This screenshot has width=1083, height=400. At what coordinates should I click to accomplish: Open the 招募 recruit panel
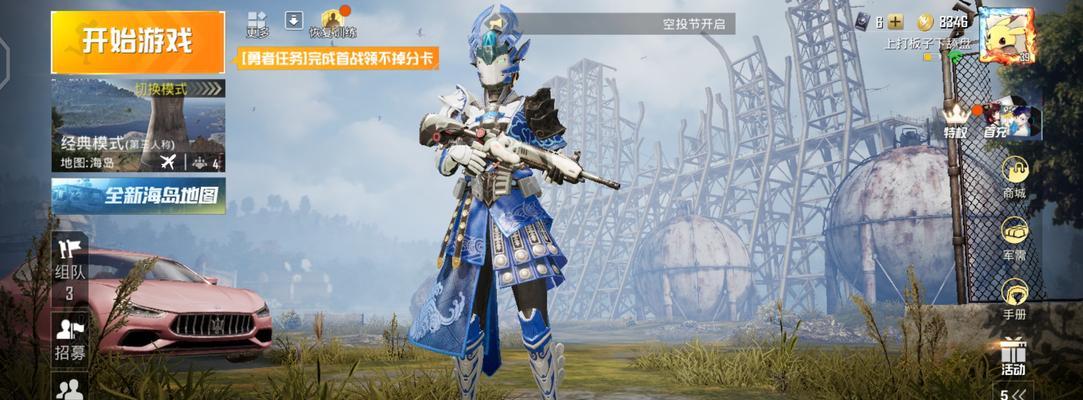tap(70, 338)
